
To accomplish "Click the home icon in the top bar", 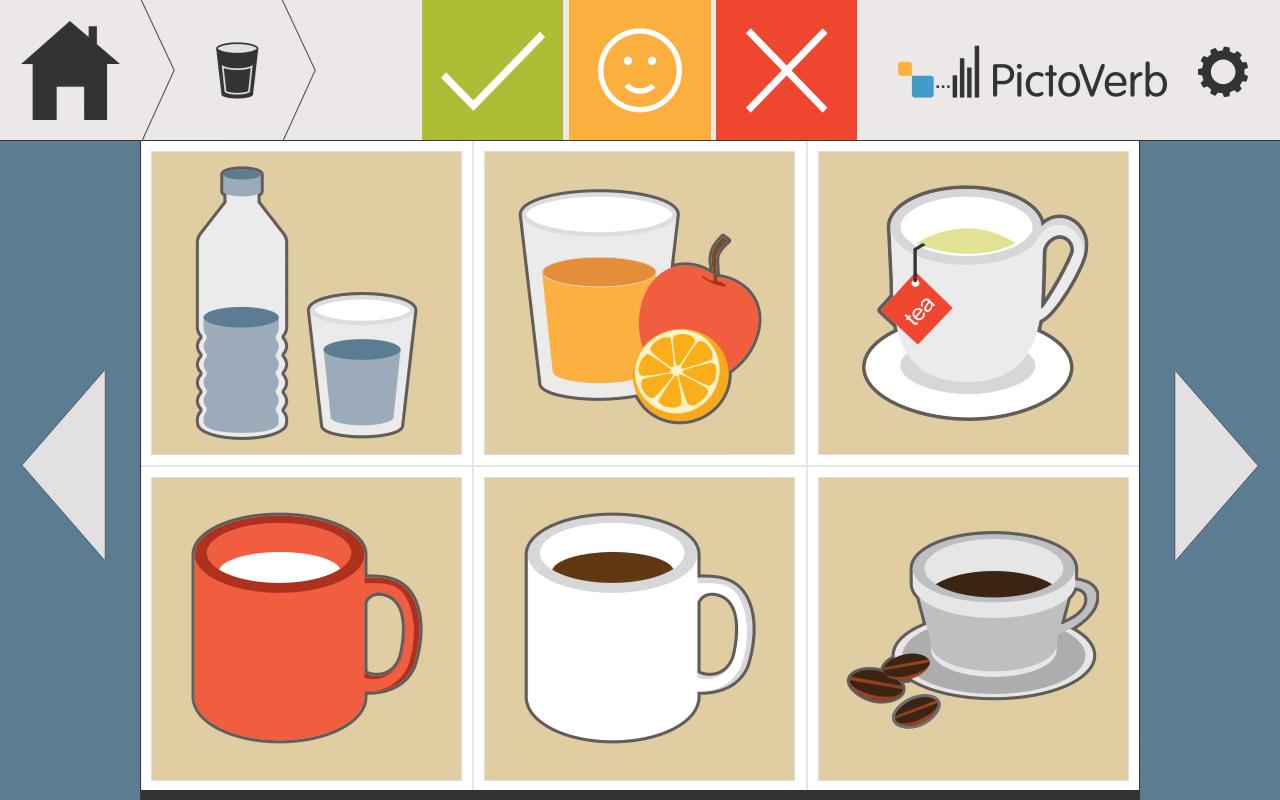I will (x=70, y=68).
